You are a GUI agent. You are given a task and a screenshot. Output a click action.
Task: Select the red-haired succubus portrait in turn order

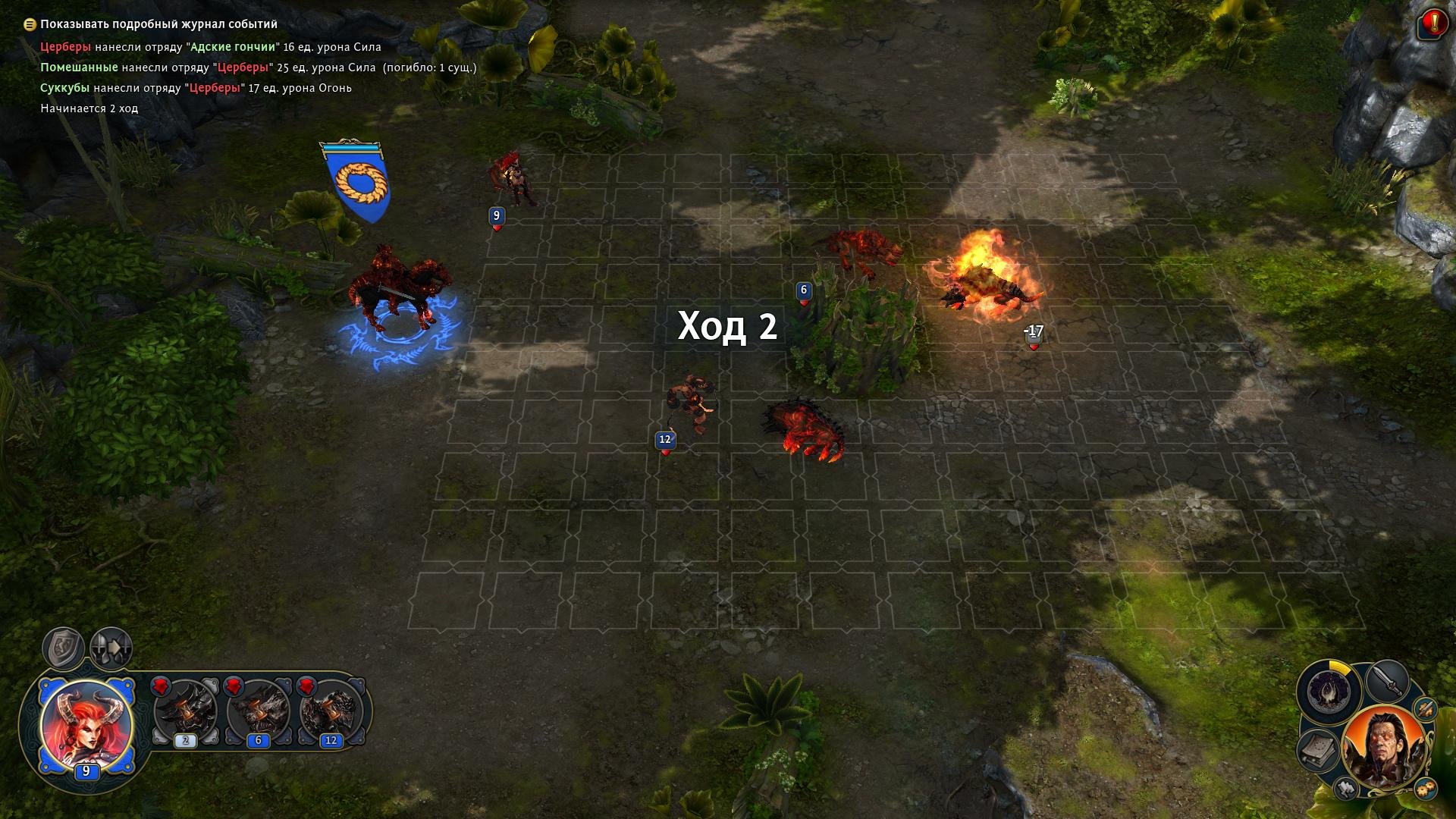click(x=86, y=726)
